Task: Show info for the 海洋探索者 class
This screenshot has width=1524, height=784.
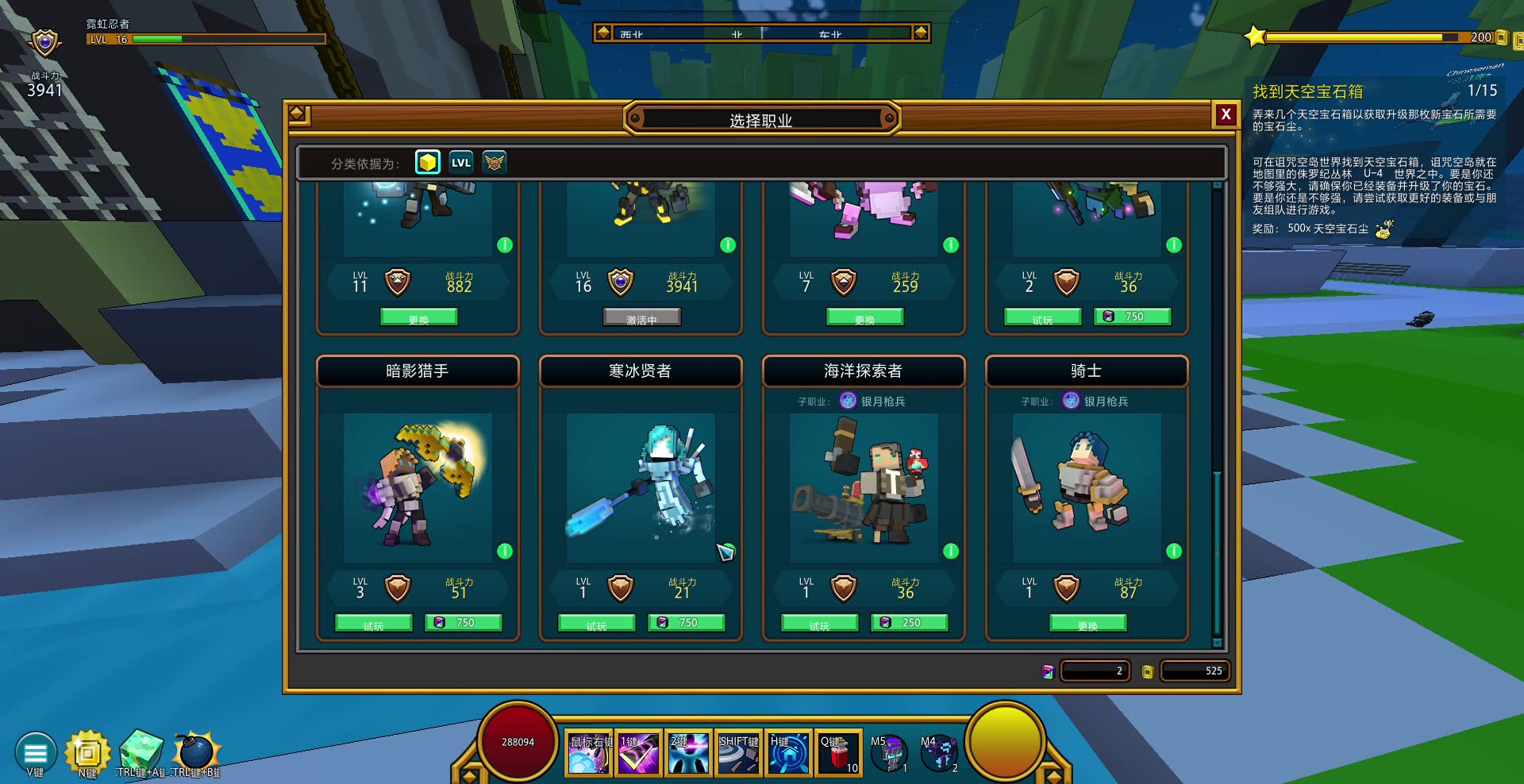Action: coord(951,551)
